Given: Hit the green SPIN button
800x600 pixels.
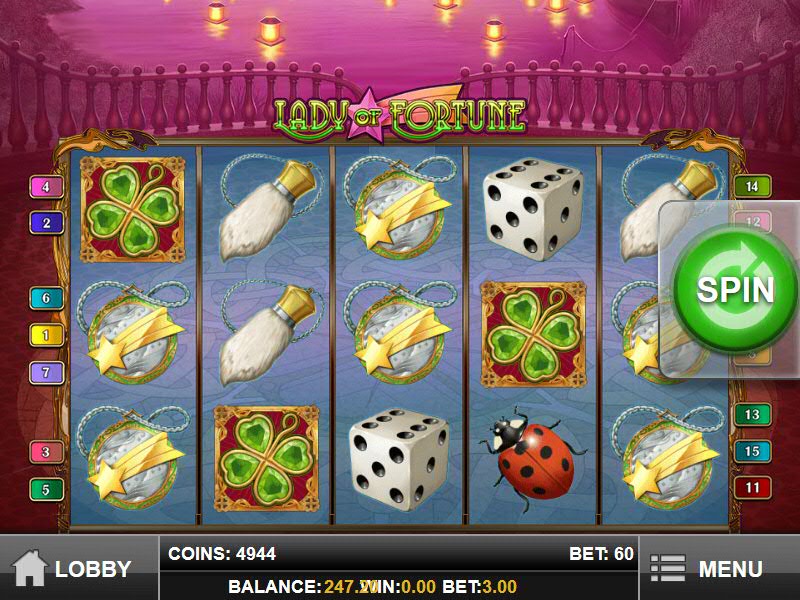Looking at the screenshot, I should click(735, 288).
